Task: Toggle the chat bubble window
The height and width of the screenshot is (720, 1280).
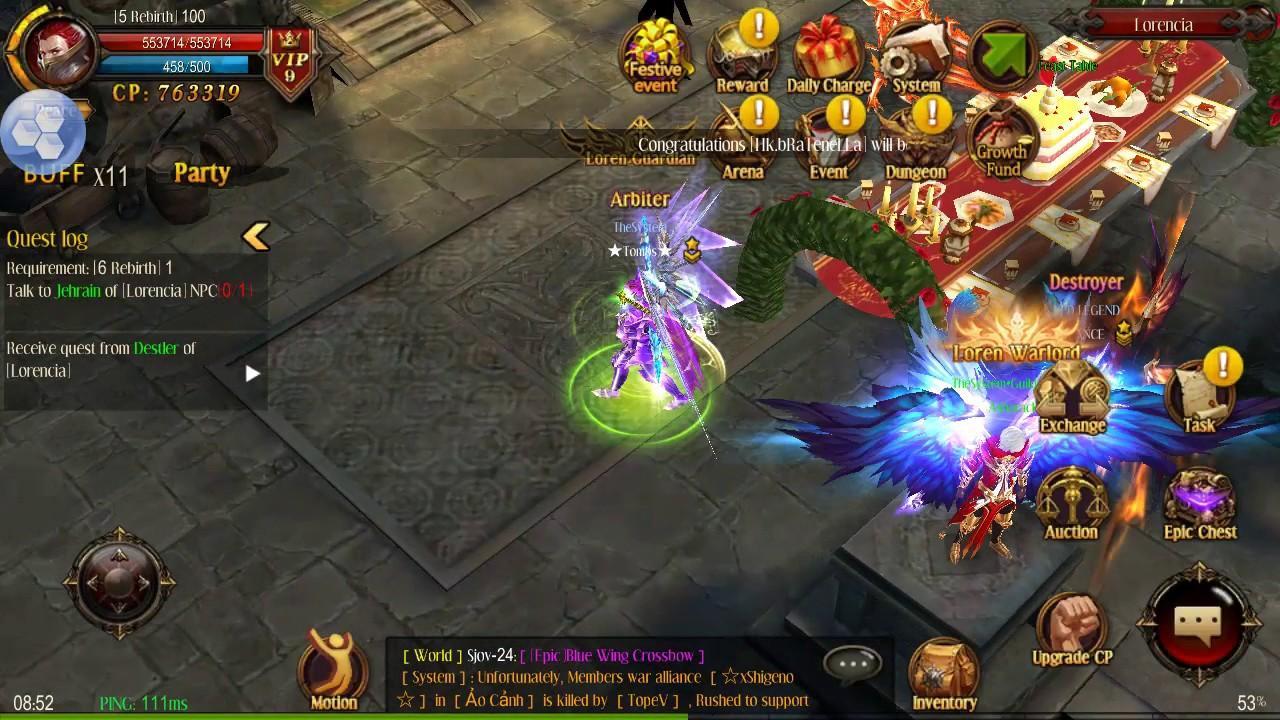Action: click(x=851, y=662)
